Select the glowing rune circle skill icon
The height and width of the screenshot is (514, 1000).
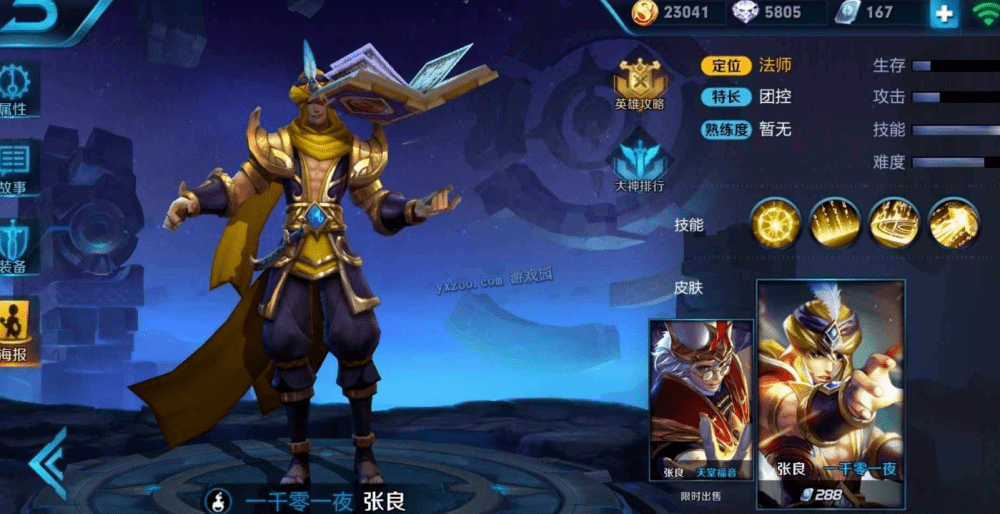coord(776,223)
